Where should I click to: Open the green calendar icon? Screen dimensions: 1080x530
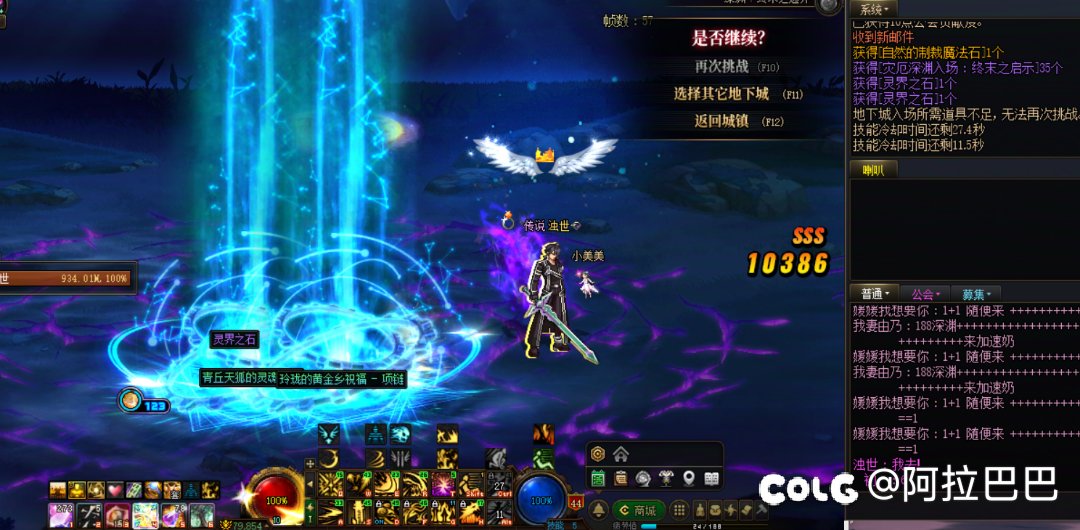click(598, 478)
